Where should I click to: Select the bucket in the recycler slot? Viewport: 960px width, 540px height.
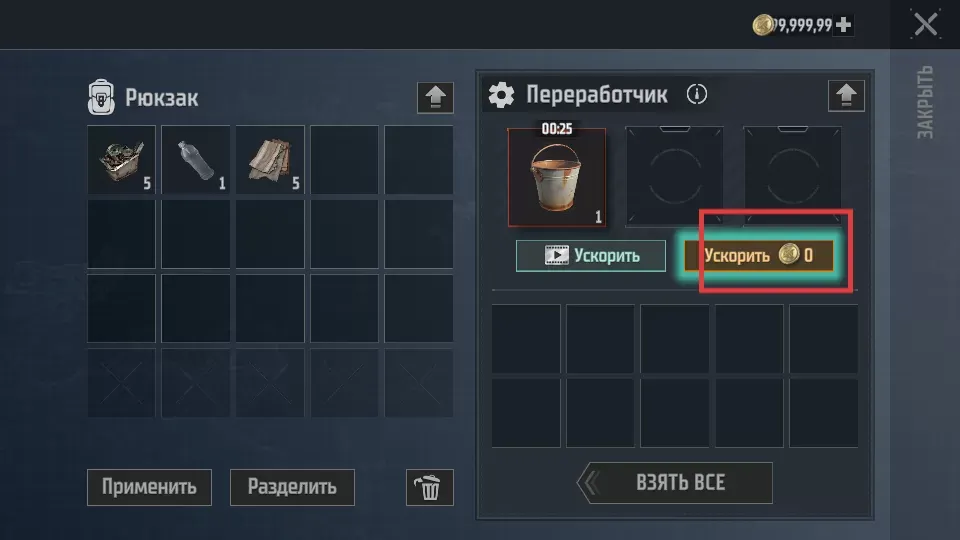tap(558, 177)
